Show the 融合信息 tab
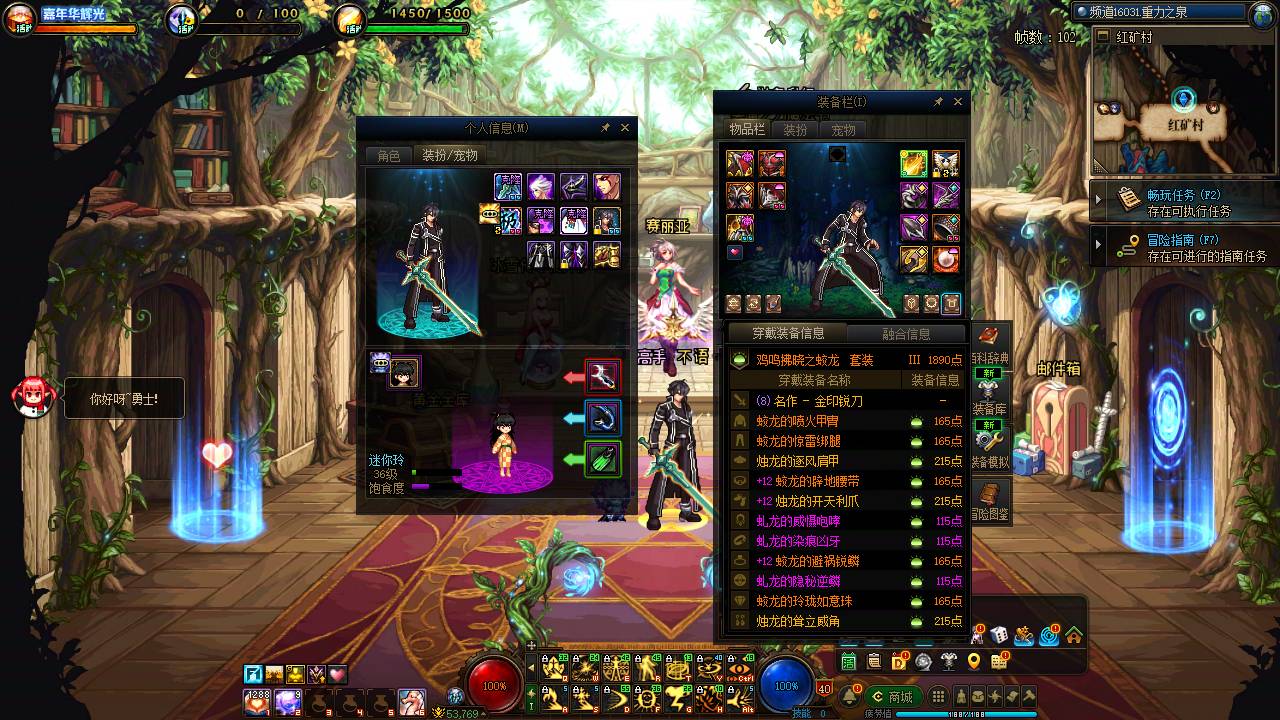This screenshot has width=1280, height=720. [x=906, y=334]
